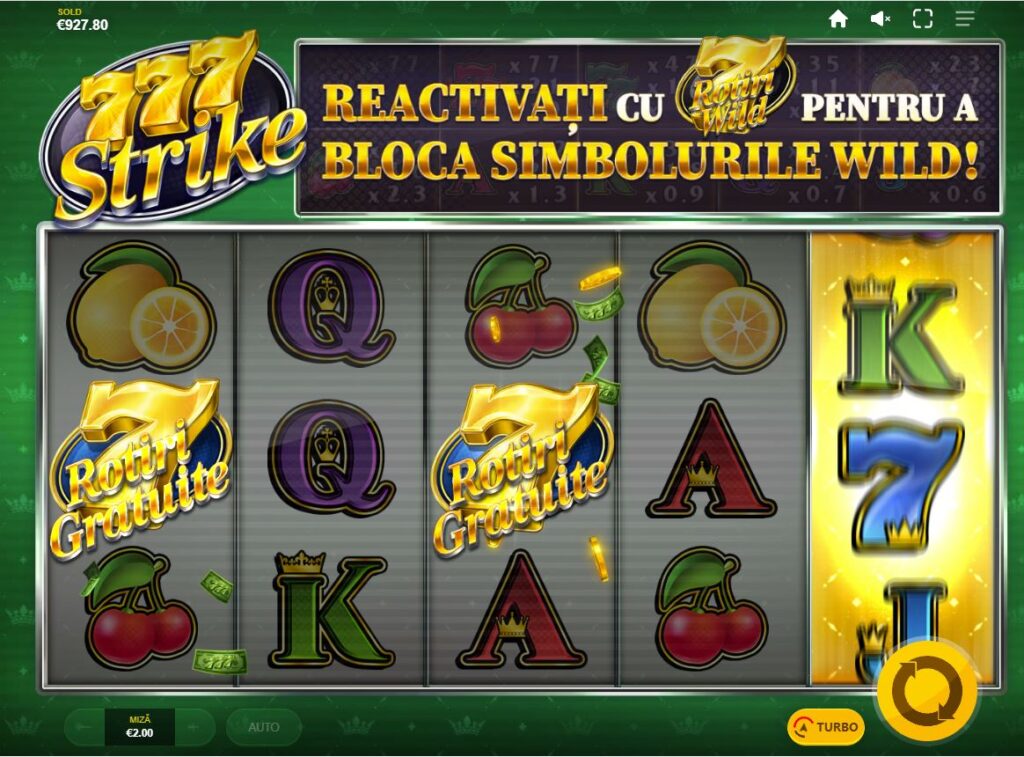Viewport: 1024px width, 757px height.
Task: Increase the bet with the plus arrow
Action: point(195,727)
